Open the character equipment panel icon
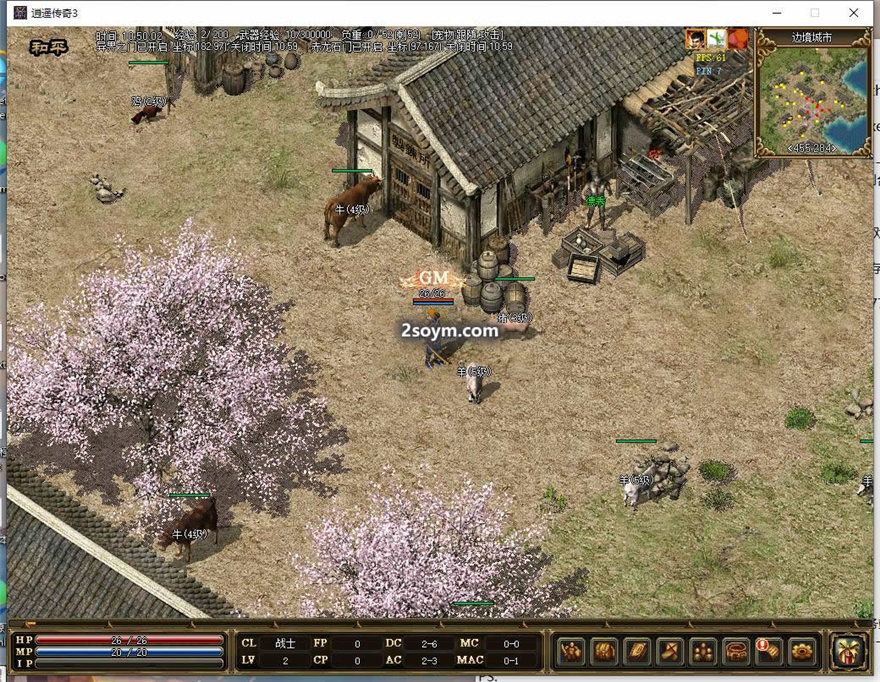Viewport: 880px width, 682px height. (572, 651)
